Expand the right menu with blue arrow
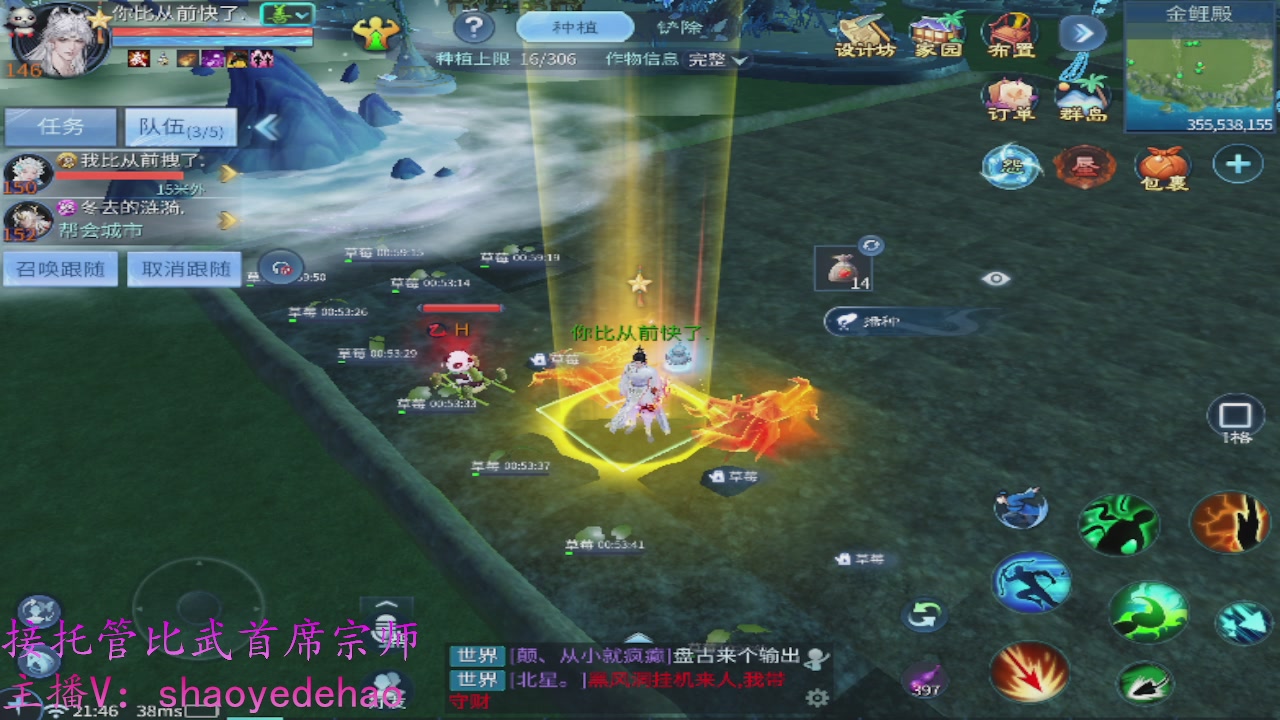 point(1082,32)
